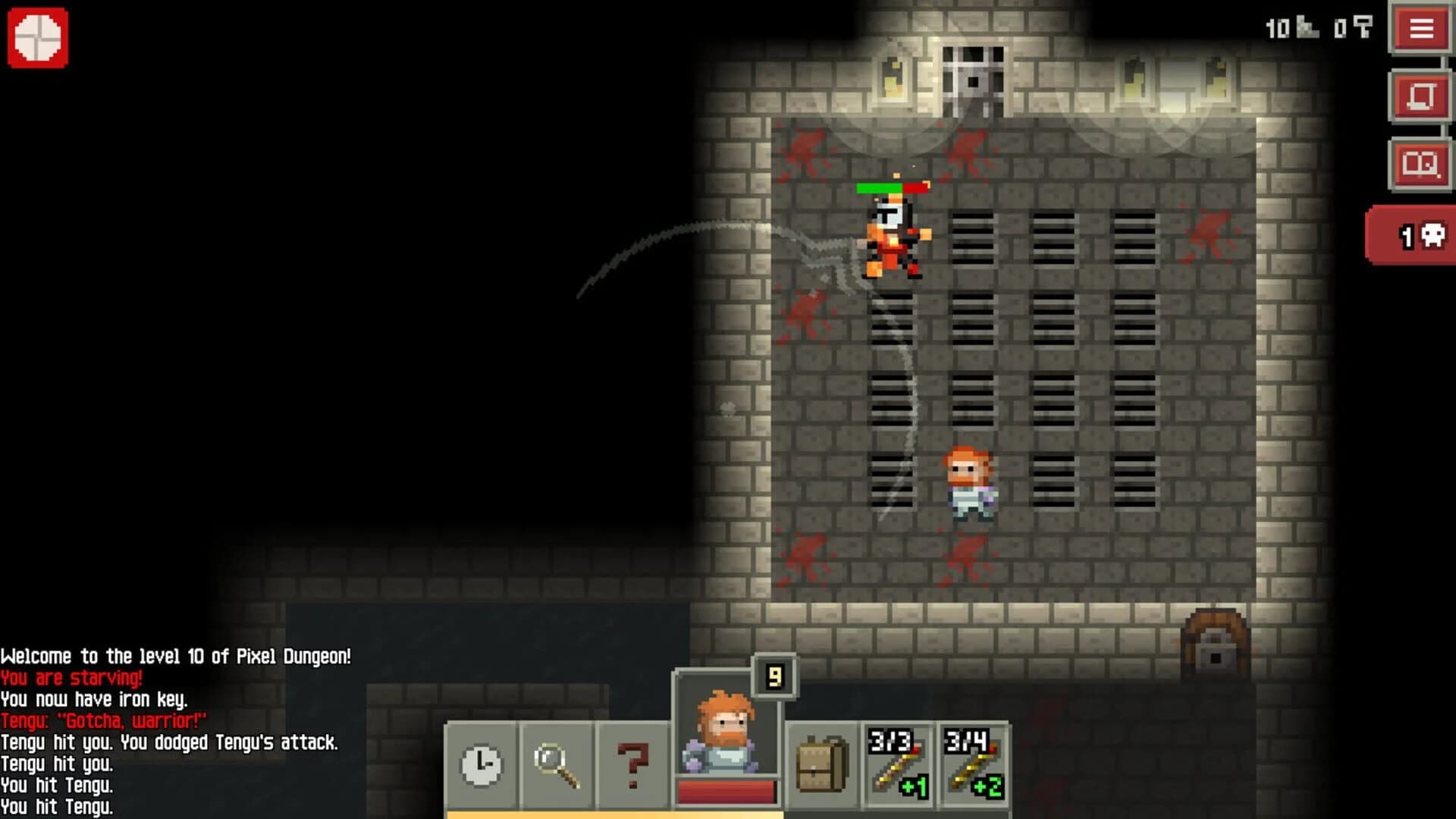Image resolution: width=1456 pixels, height=819 pixels.
Task: Click the 'You now have iron key' log line
Action: tap(96, 701)
